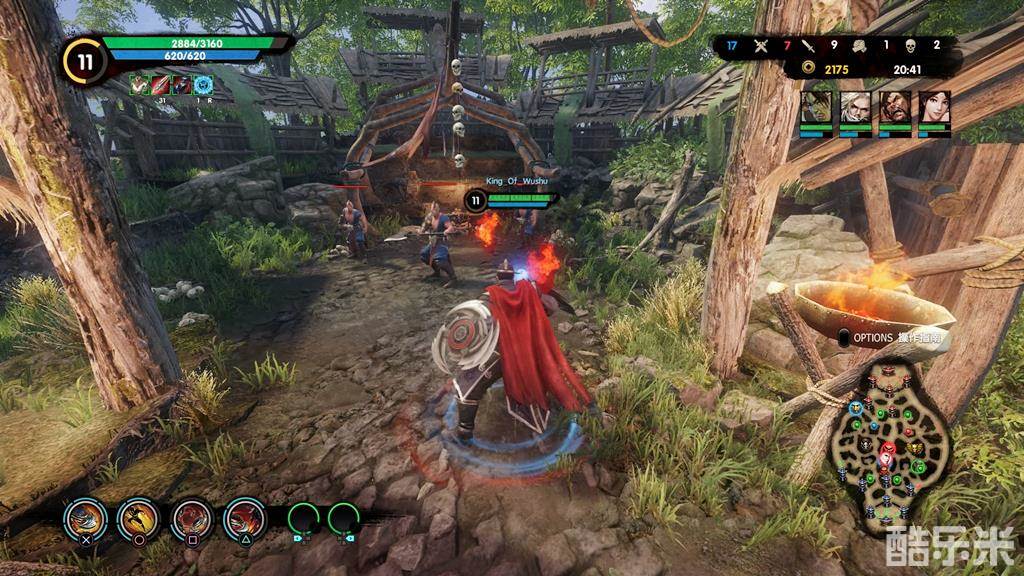Click the gold coin currency icon
Screen dimensions: 1024x576
coord(808,69)
